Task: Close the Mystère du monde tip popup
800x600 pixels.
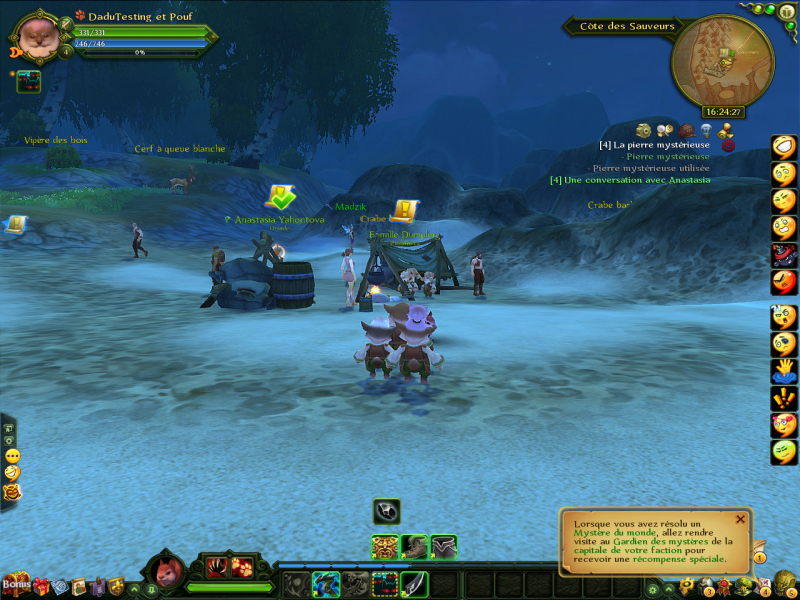Action: point(740,519)
